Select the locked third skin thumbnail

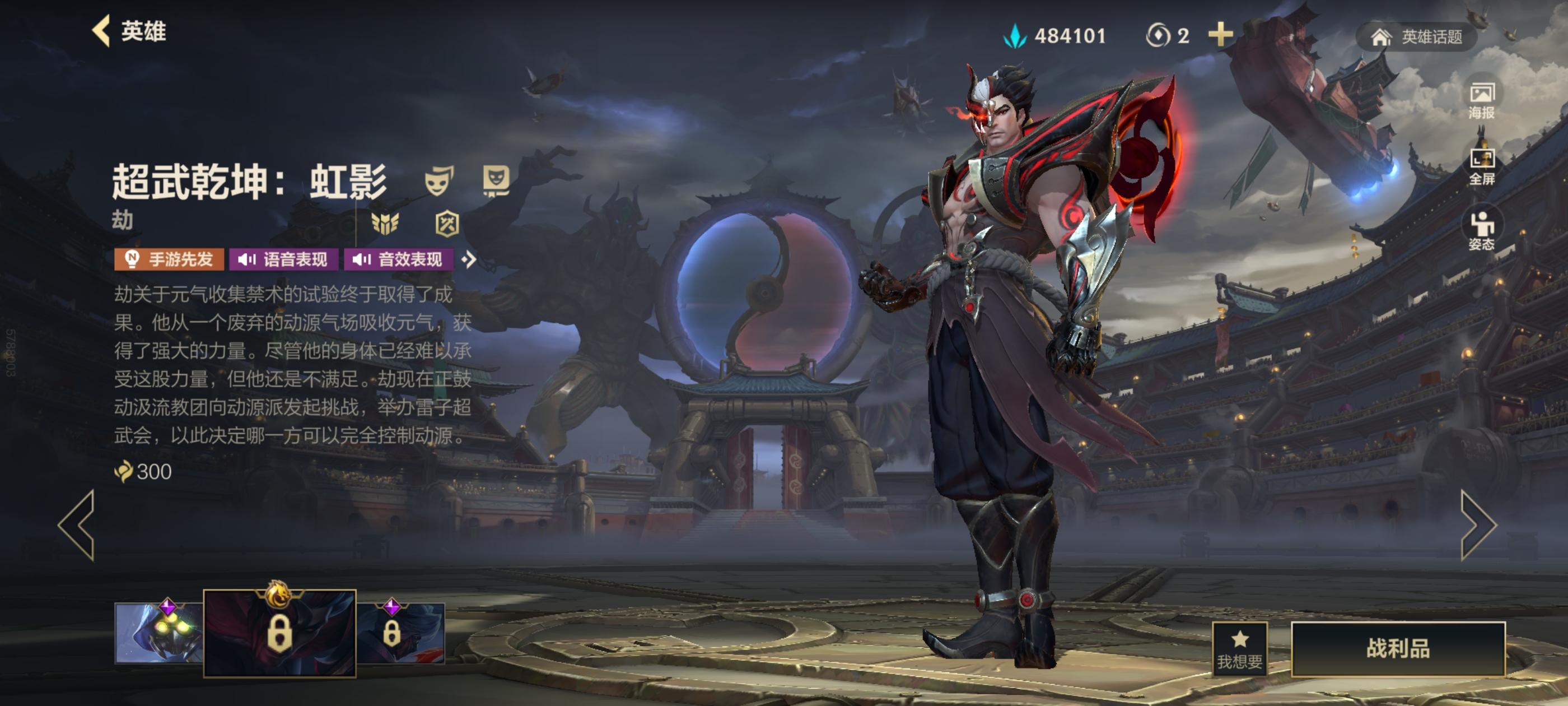click(x=400, y=633)
